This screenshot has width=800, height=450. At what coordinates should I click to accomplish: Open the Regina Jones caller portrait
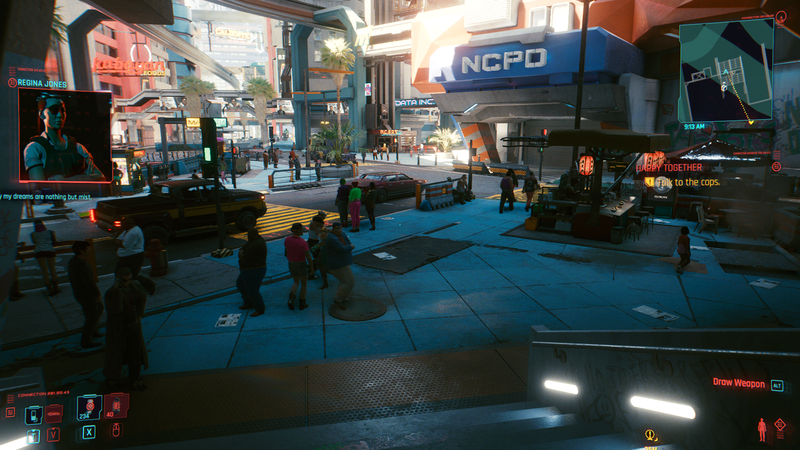pos(64,135)
